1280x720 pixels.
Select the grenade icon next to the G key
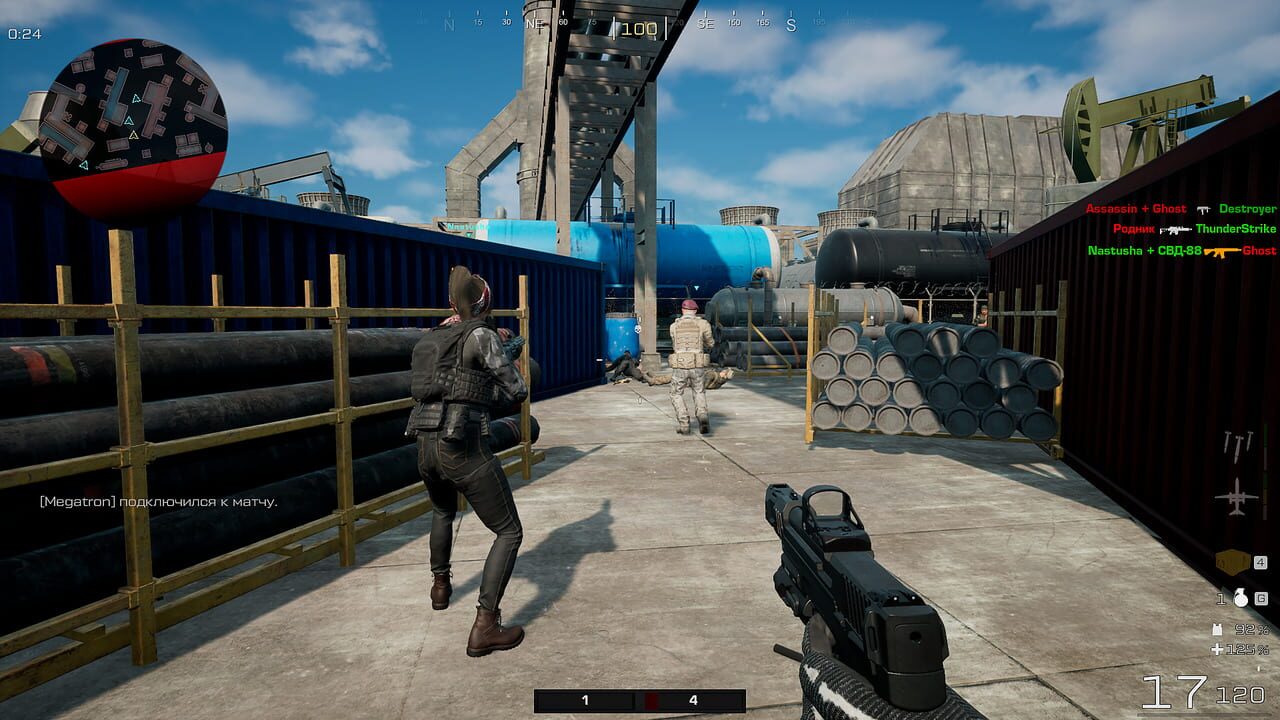[x=1241, y=600]
